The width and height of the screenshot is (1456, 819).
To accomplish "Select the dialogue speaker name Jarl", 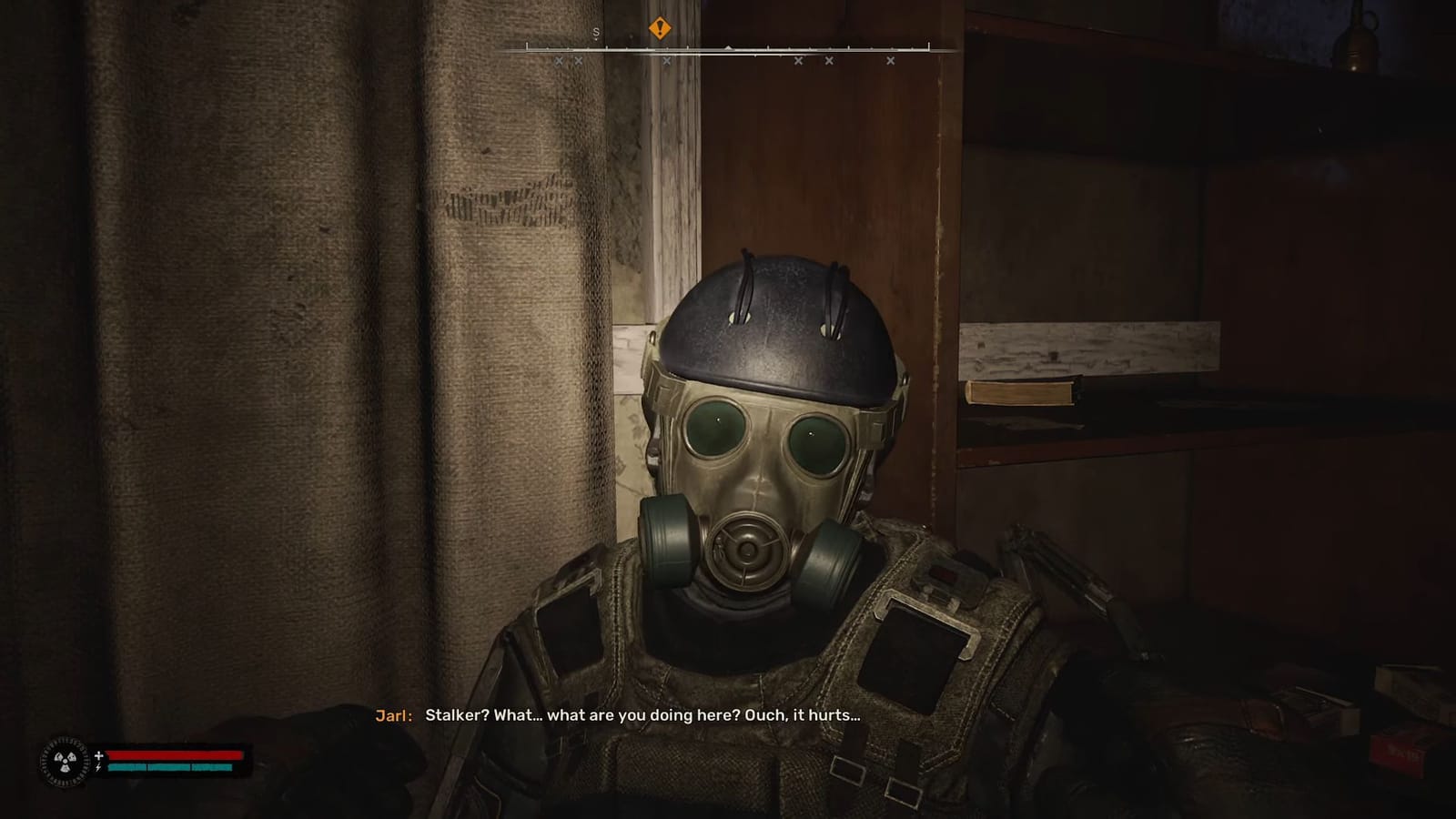I will [x=391, y=716].
